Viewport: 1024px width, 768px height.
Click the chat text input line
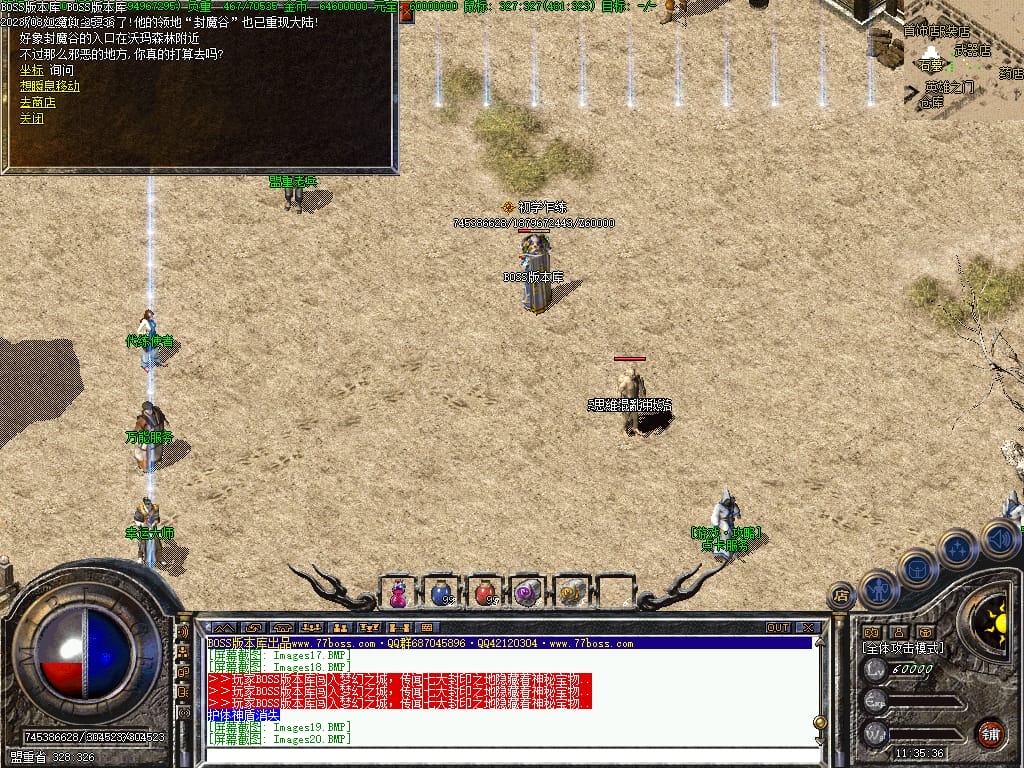pyautogui.click(x=500, y=755)
